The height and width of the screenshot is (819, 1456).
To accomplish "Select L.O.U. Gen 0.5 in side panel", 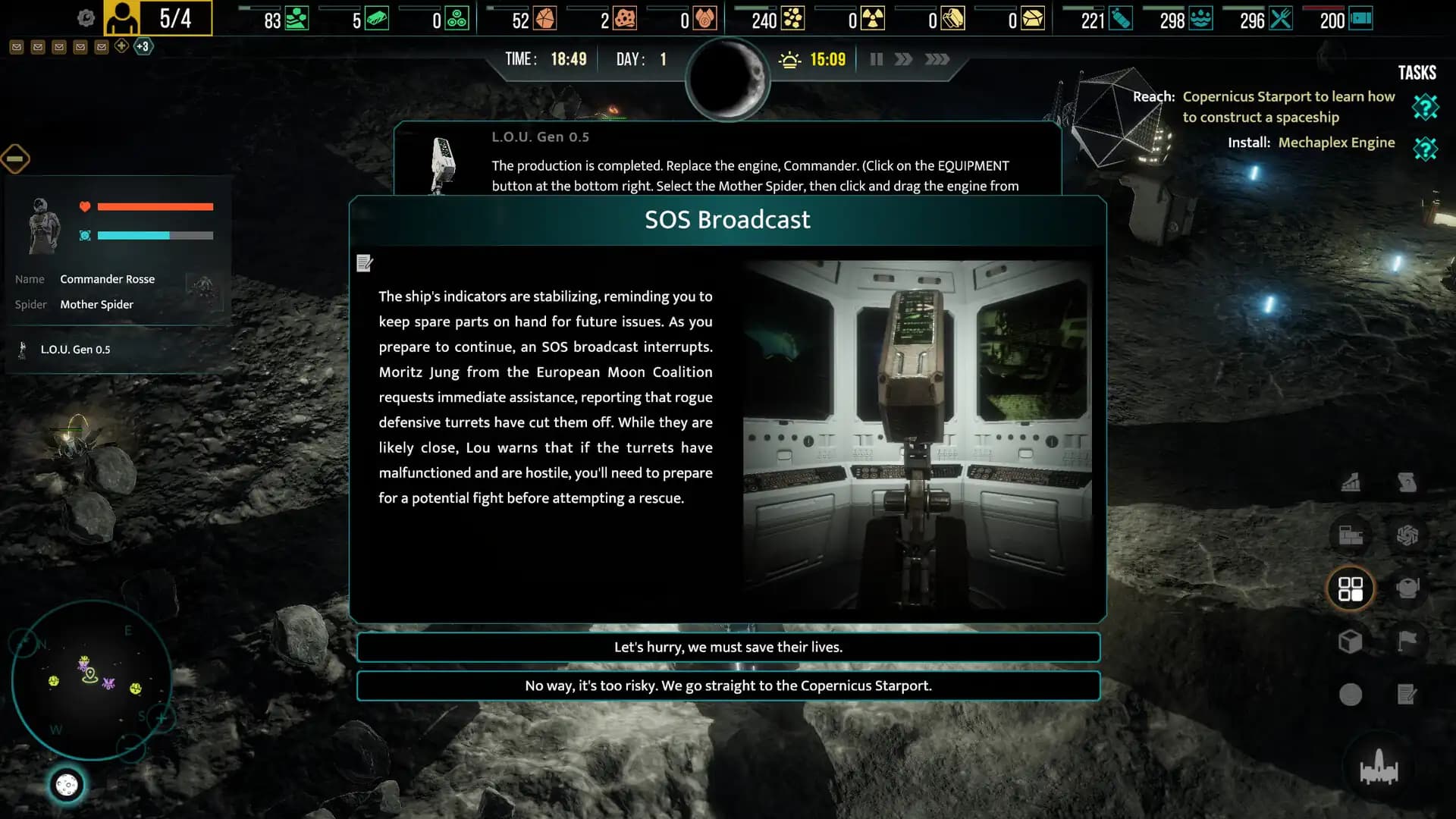I will 76,350.
